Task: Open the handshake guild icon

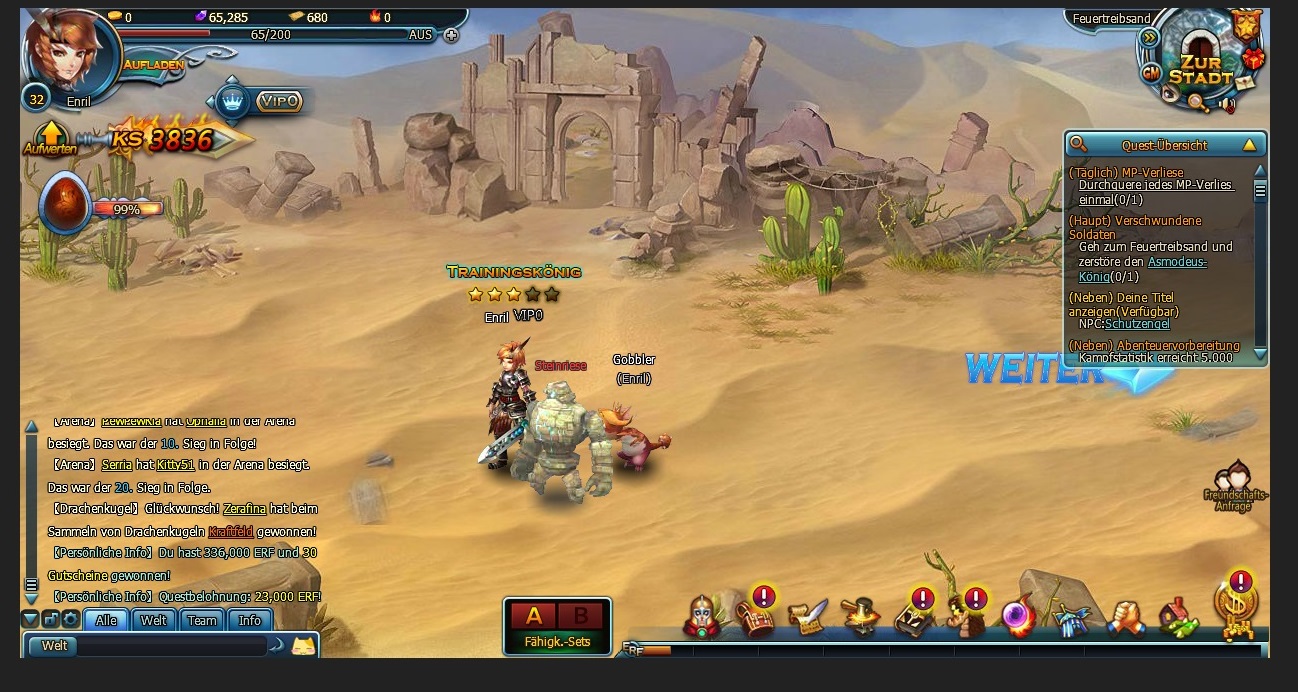Action: click(1126, 618)
